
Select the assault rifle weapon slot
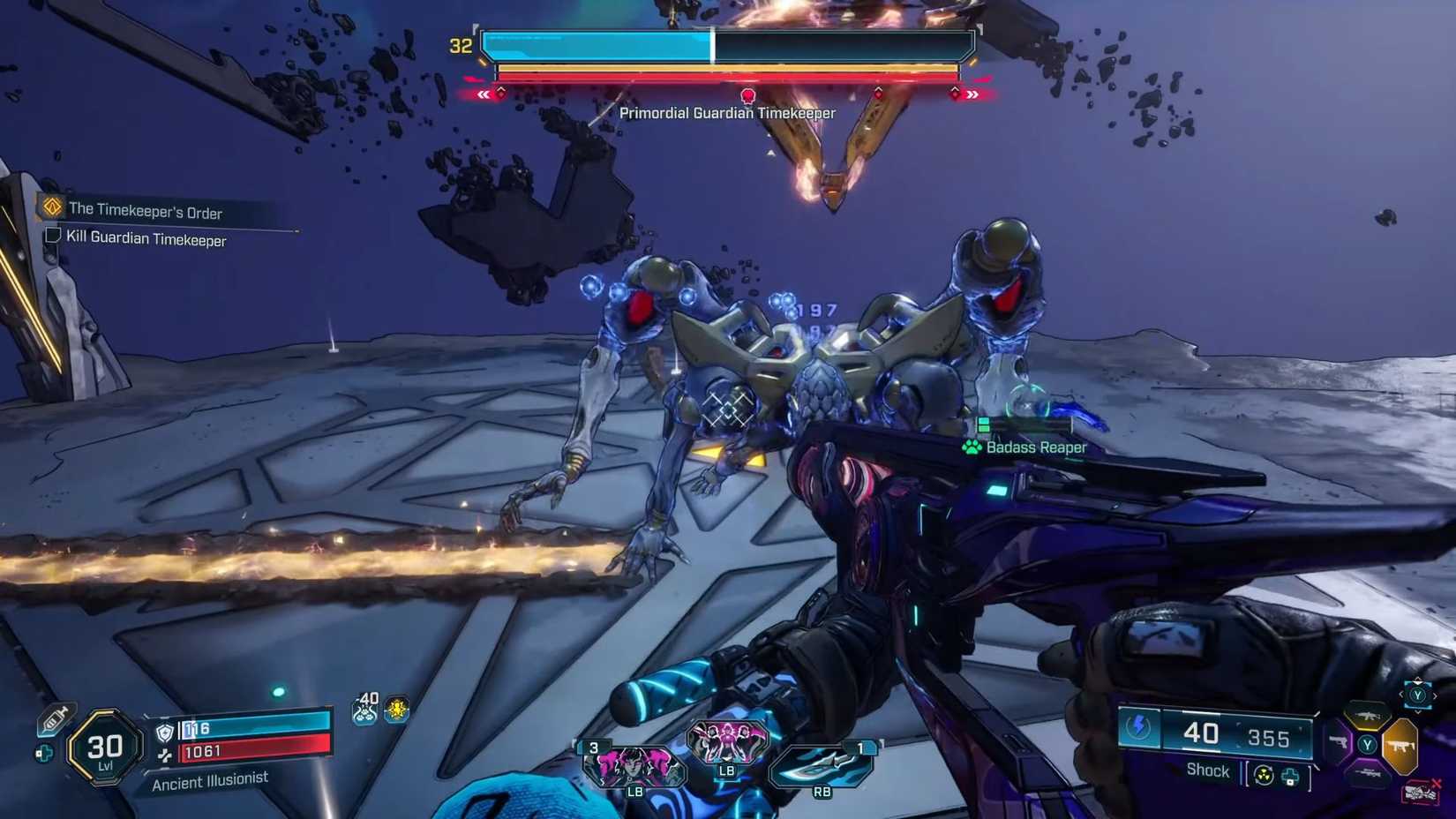click(1367, 717)
